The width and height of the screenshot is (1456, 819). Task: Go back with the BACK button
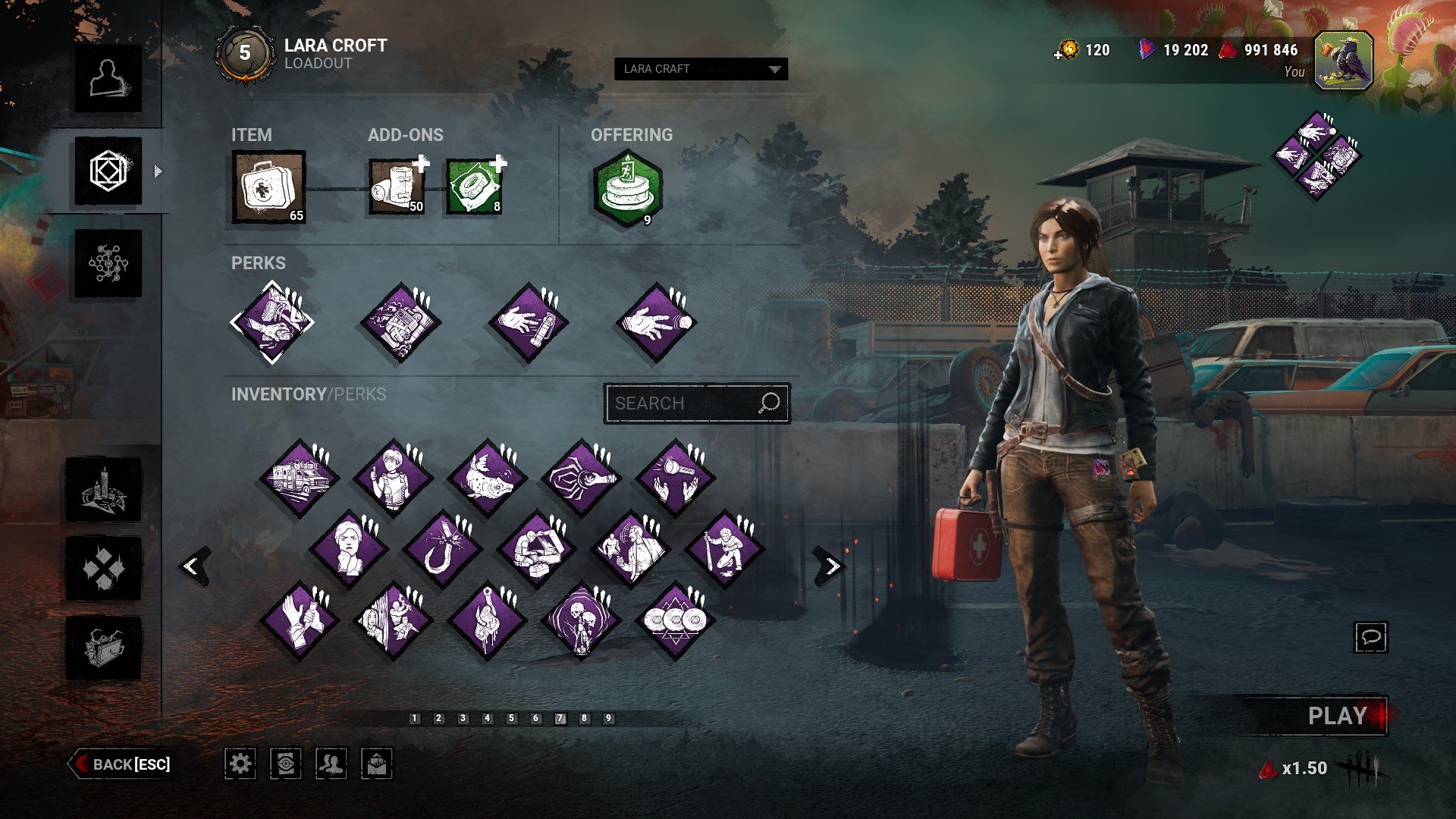[x=121, y=764]
